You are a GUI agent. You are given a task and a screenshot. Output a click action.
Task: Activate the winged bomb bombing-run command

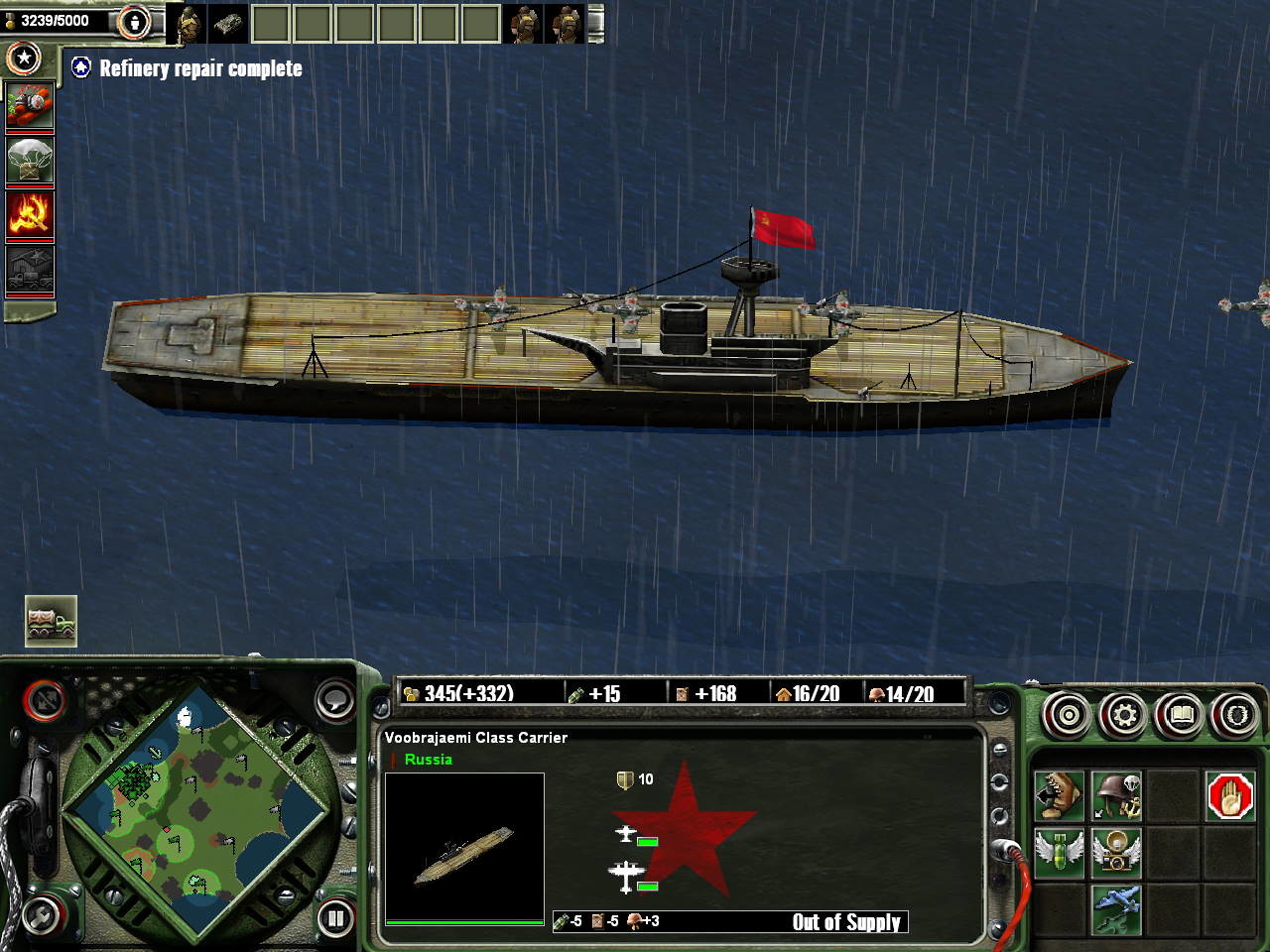pos(1059,853)
